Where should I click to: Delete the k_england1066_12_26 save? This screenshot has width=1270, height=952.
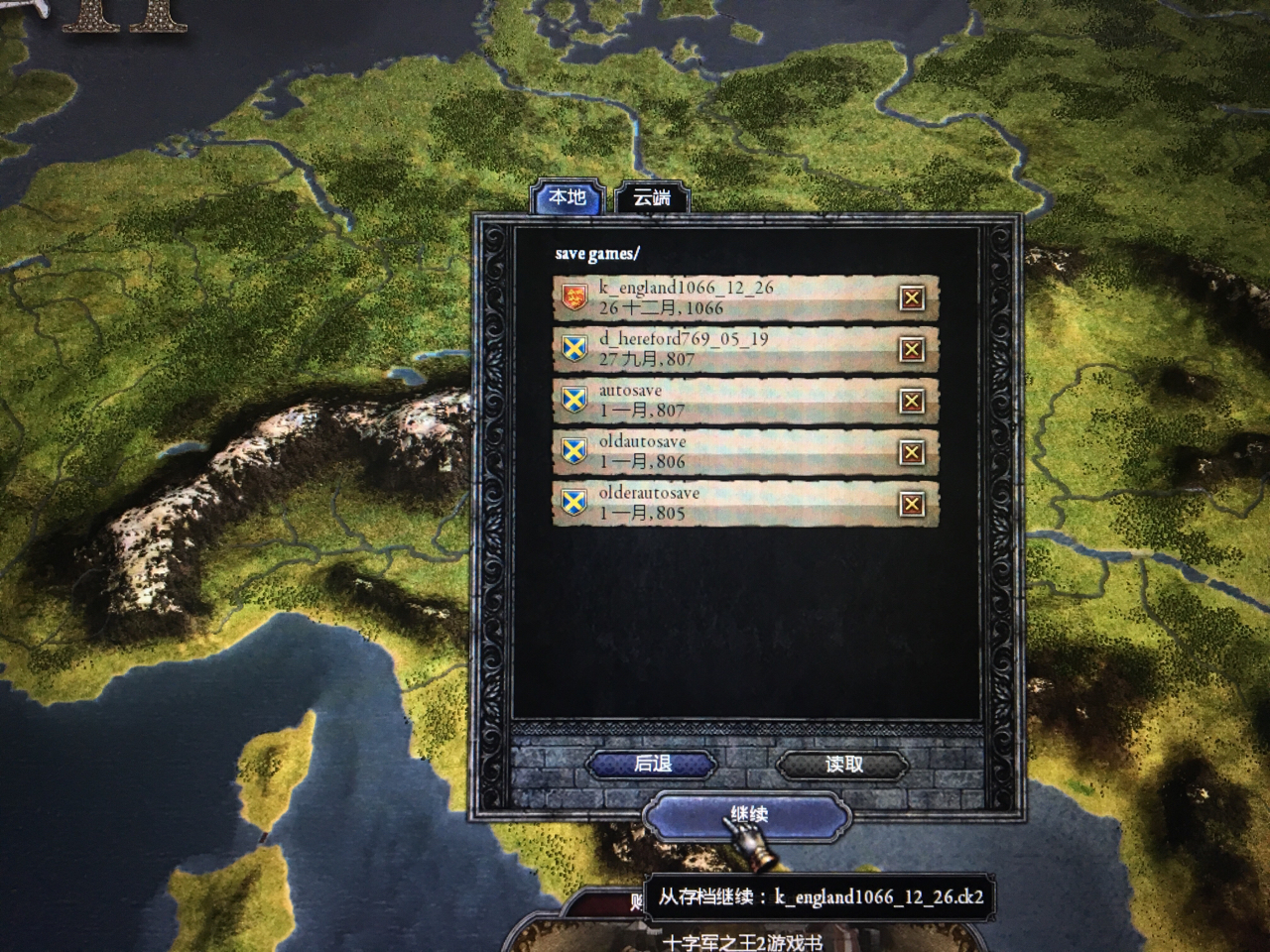[x=911, y=297]
